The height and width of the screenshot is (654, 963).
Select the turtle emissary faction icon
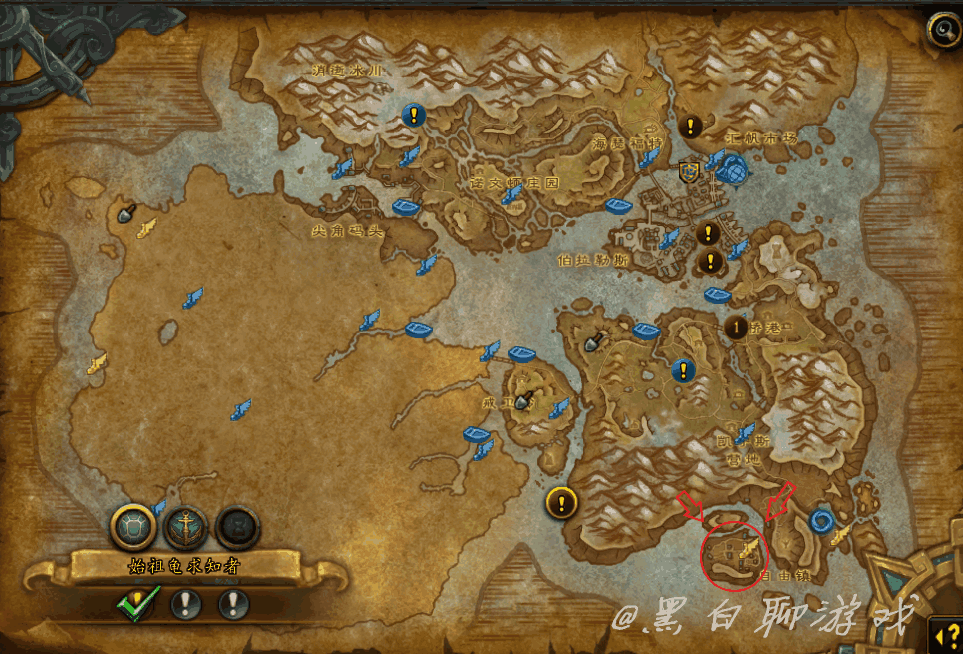coord(133,524)
